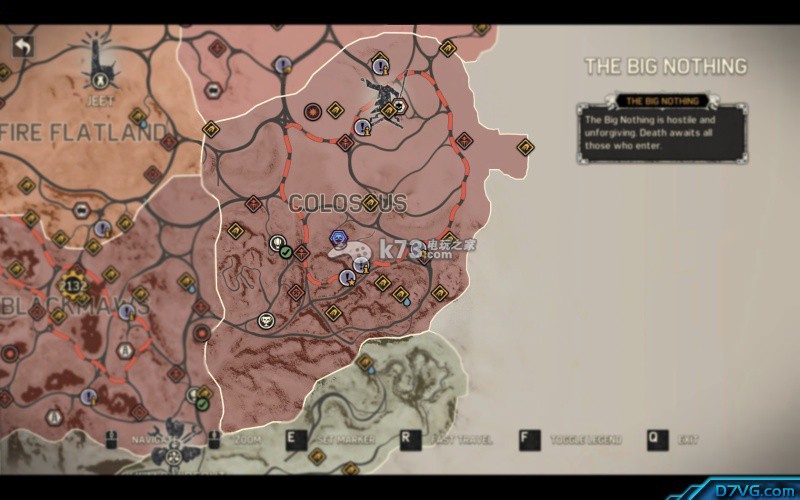The width and height of the screenshot is (800, 500).
Task: Click the back arrow button
Action: point(22,46)
